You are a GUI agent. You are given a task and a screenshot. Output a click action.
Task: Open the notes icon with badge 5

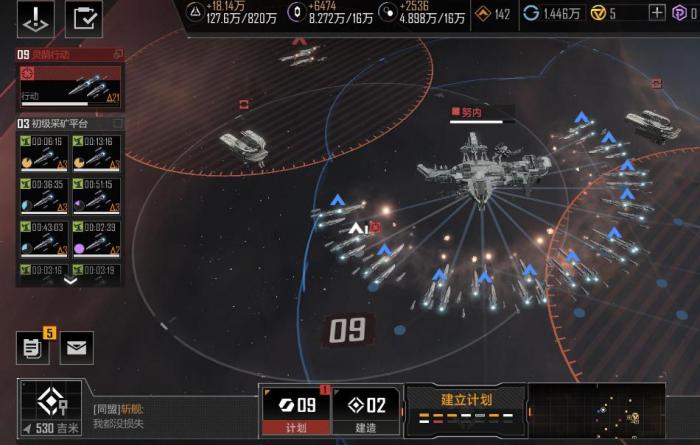click(32, 347)
